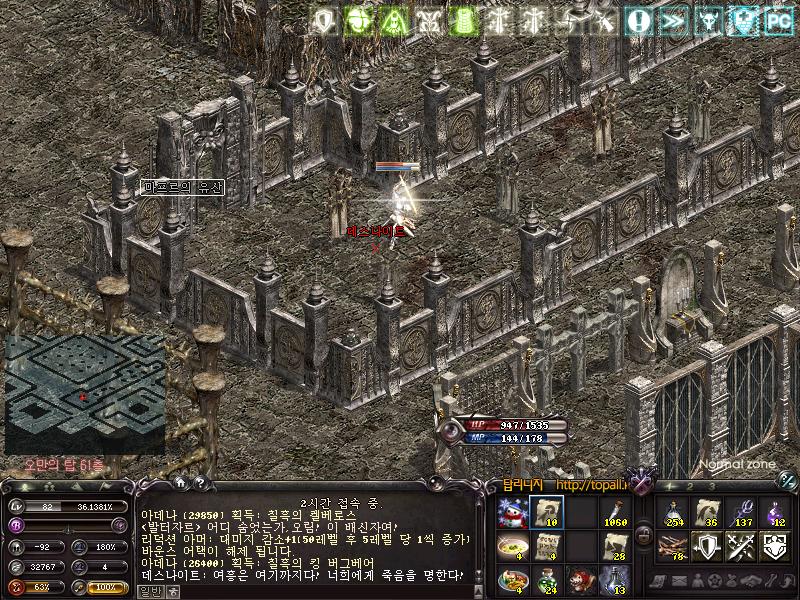Open the question mark help button

[x=200, y=483]
